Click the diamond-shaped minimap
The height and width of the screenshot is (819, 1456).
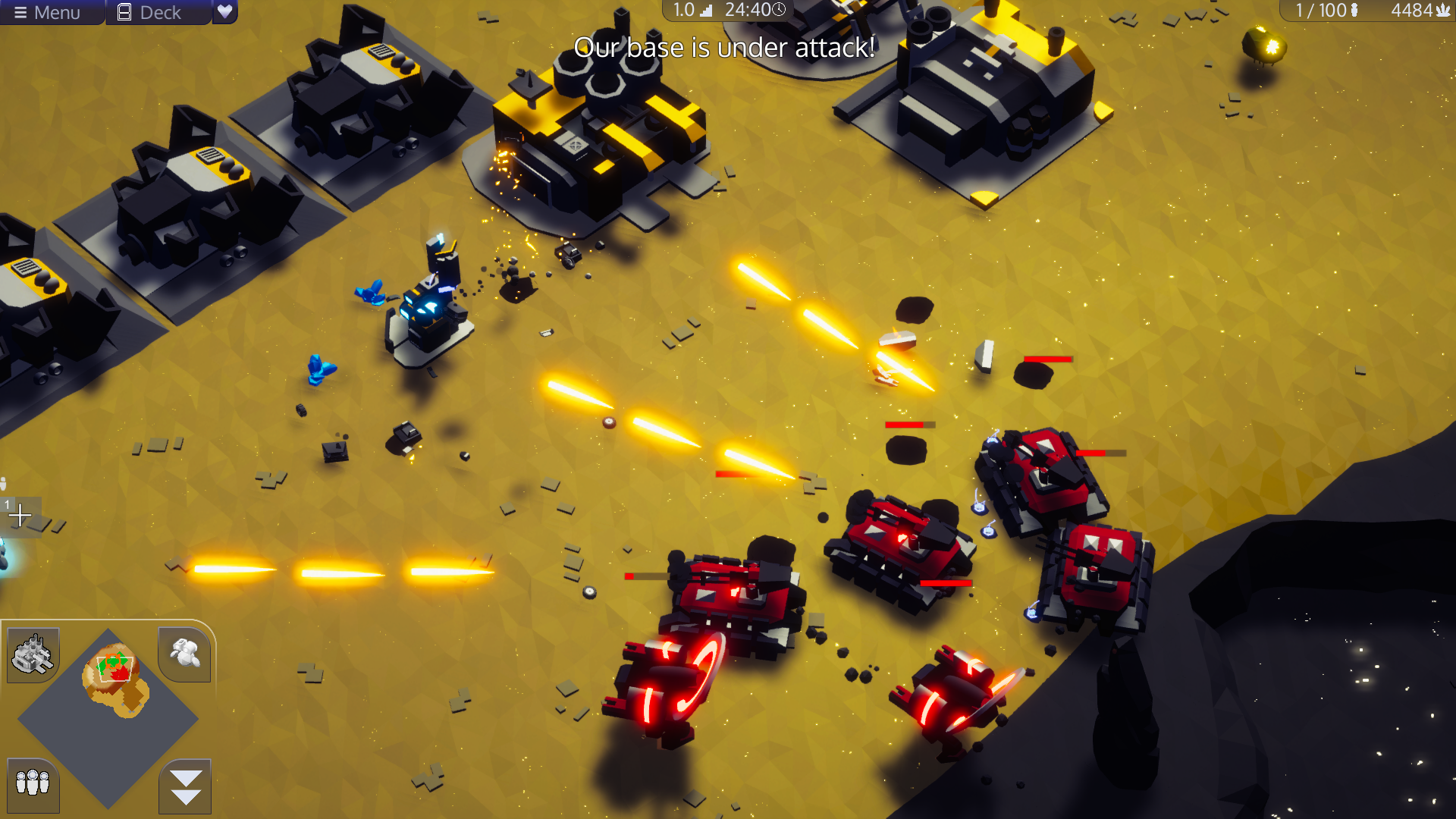click(x=108, y=717)
